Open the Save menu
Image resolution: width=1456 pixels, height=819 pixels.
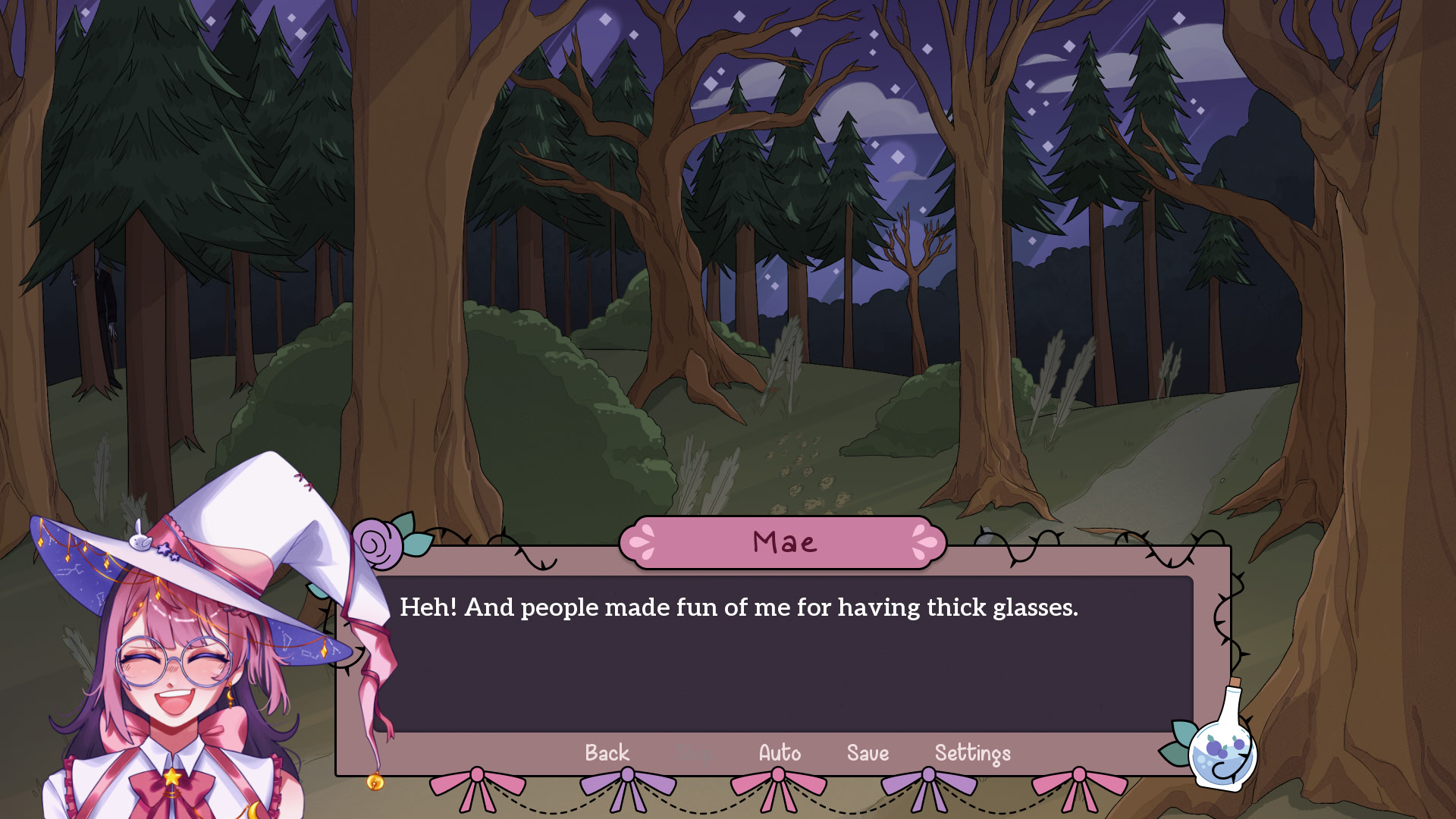[x=868, y=753]
